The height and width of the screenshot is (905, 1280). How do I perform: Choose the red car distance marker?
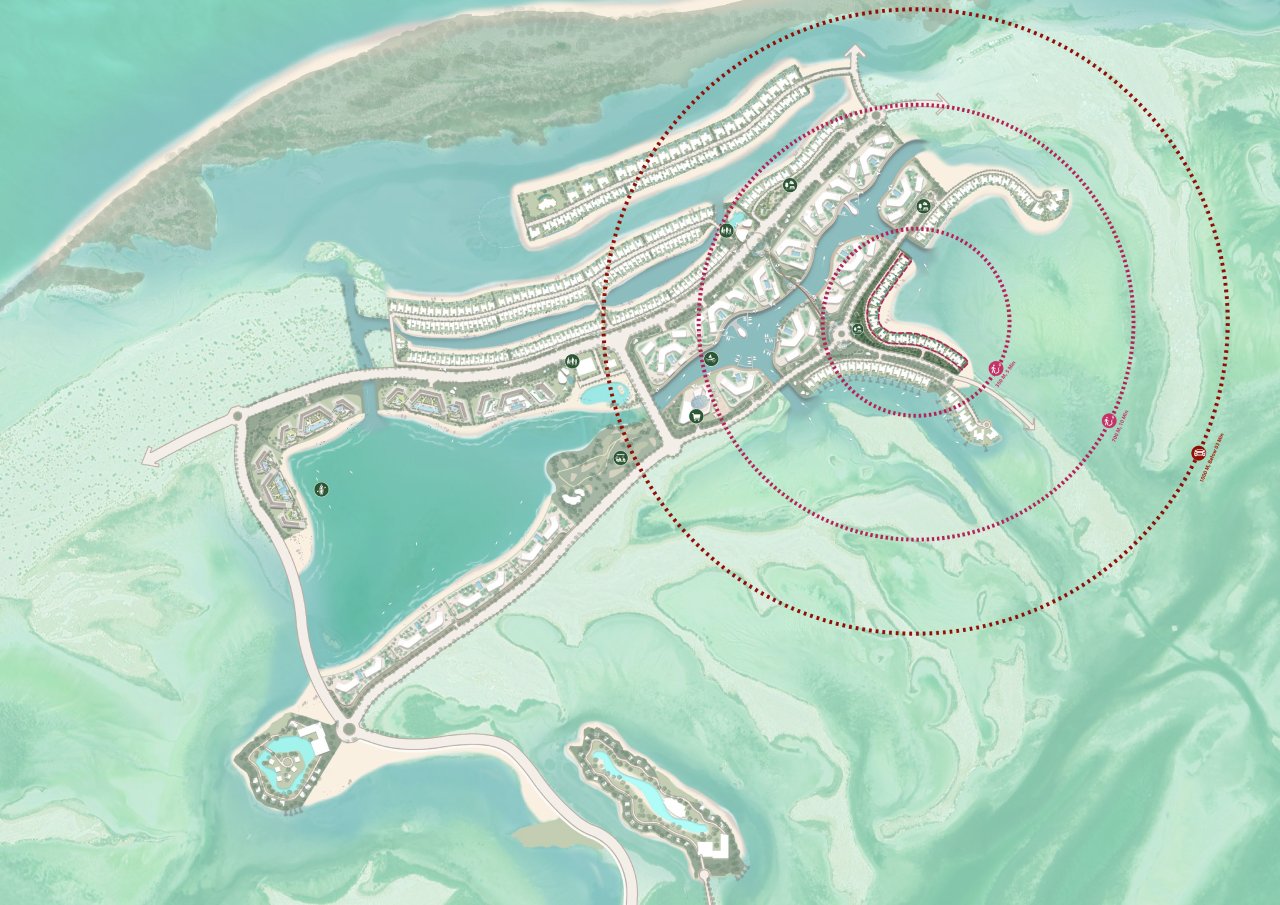(x=1197, y=453)
